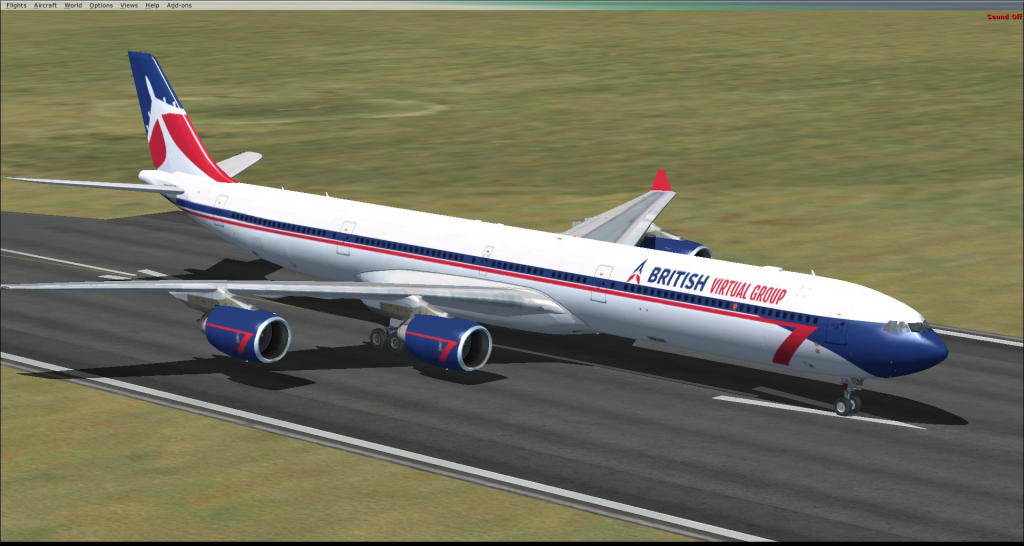Open the Flights menu
The height and width of the screenshot is (546, 1024).
pyautogui.click(x=16, y=5)
